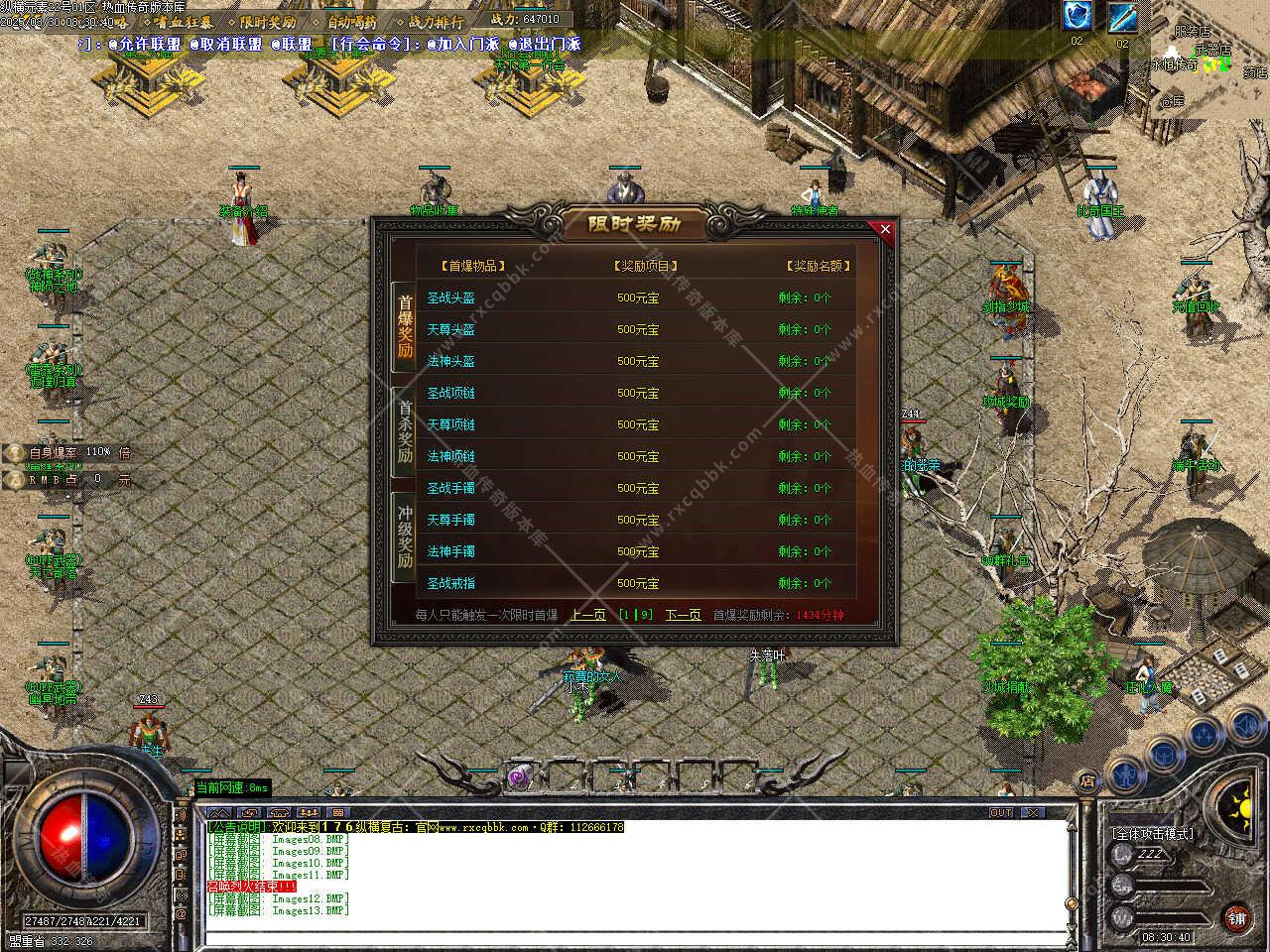Open 限时奖励 from the top bar

(267, 21)
